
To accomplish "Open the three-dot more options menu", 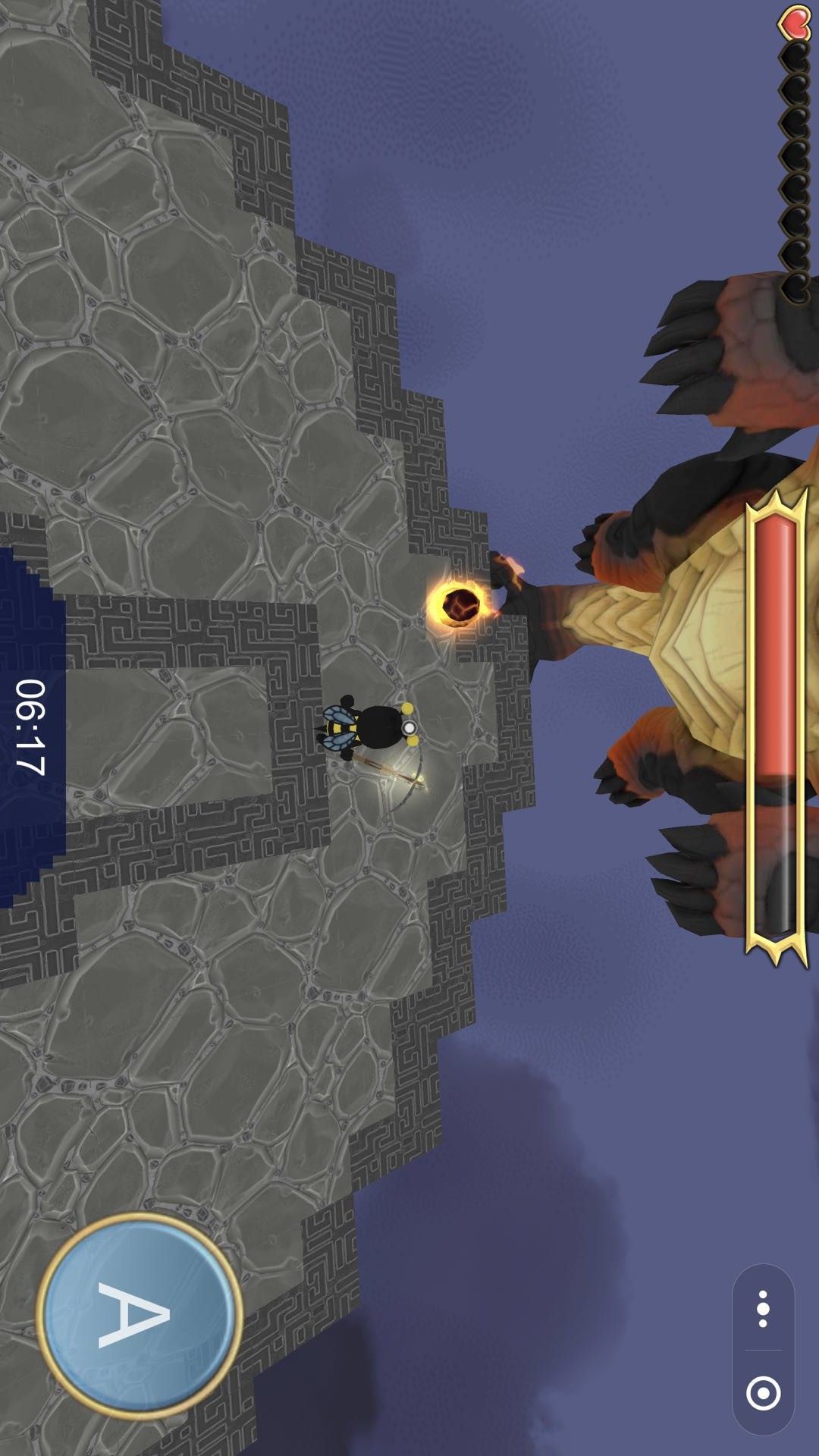I will [763, 1310].
